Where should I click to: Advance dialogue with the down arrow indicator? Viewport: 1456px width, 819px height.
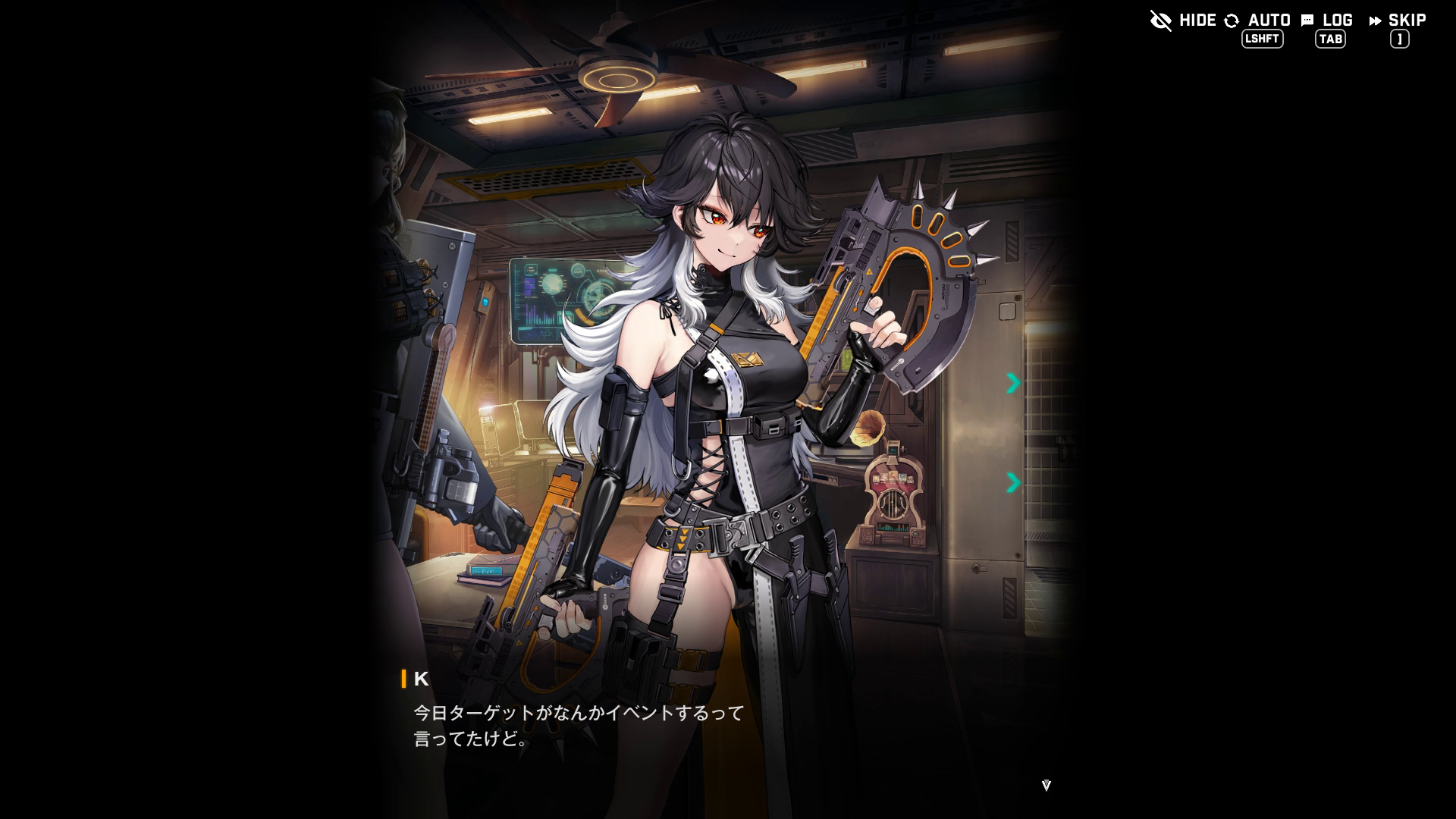point(1046,786)
